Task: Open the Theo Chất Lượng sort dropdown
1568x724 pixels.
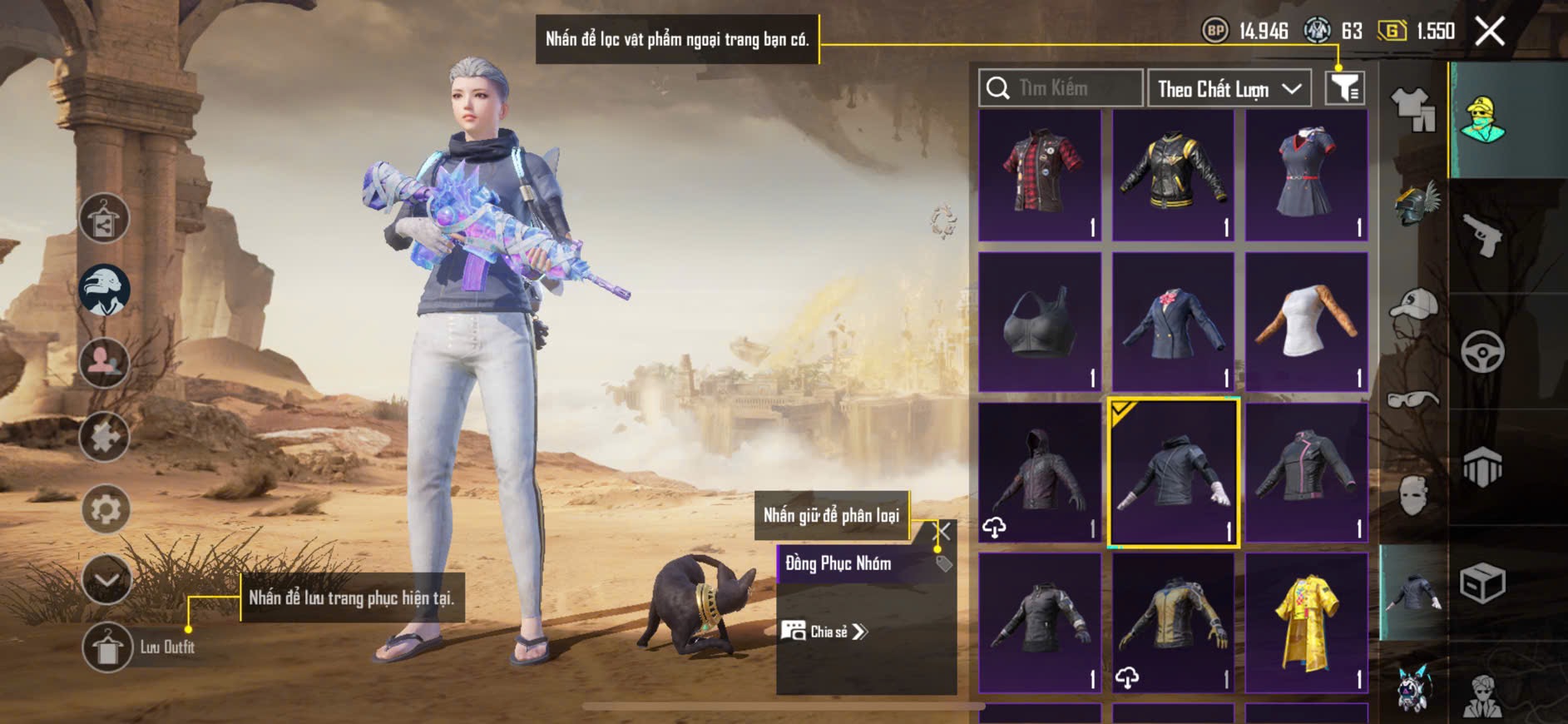Action: tap(1229, 89)
